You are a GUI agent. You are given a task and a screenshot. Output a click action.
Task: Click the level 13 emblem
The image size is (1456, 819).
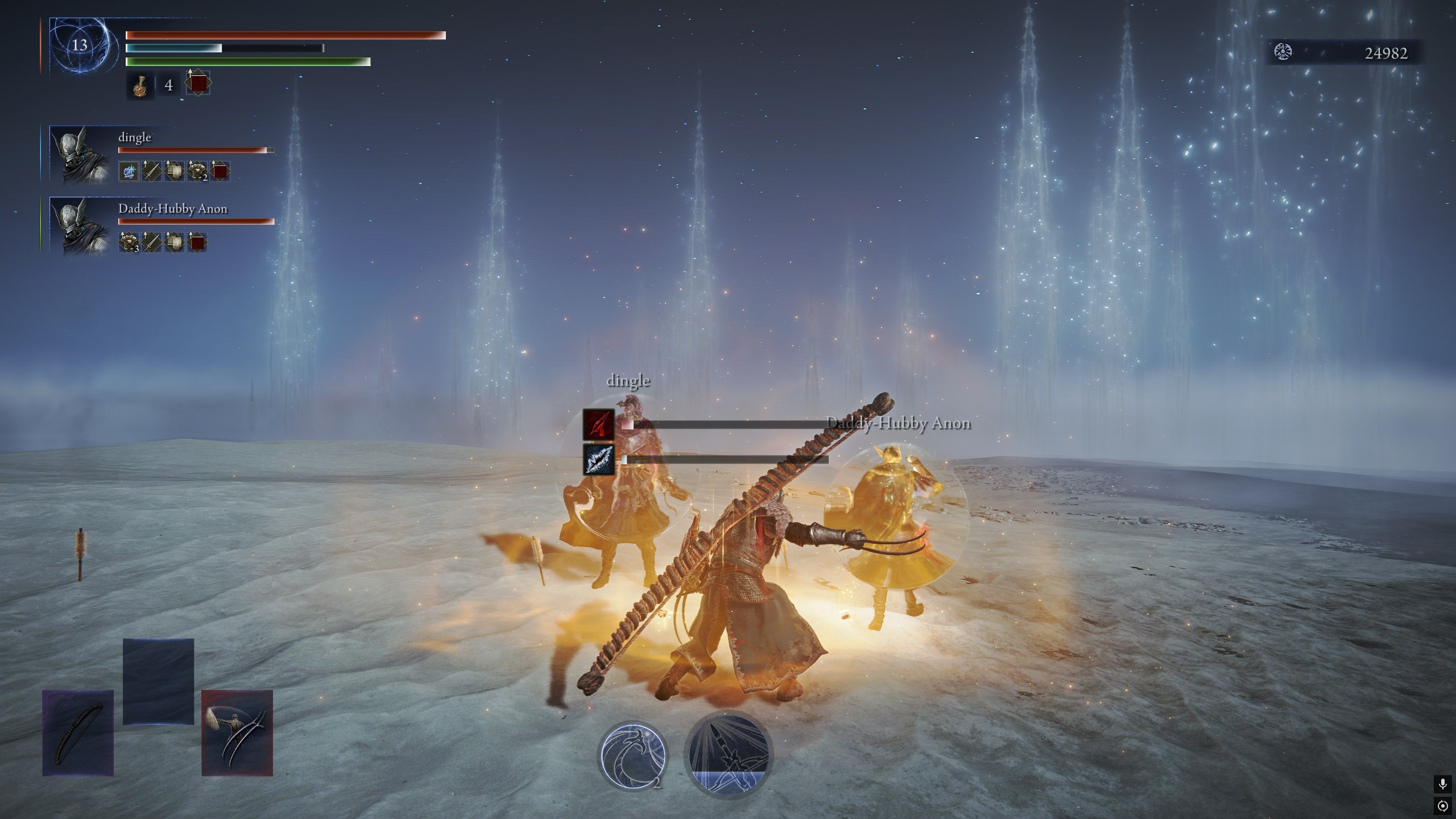80,45
